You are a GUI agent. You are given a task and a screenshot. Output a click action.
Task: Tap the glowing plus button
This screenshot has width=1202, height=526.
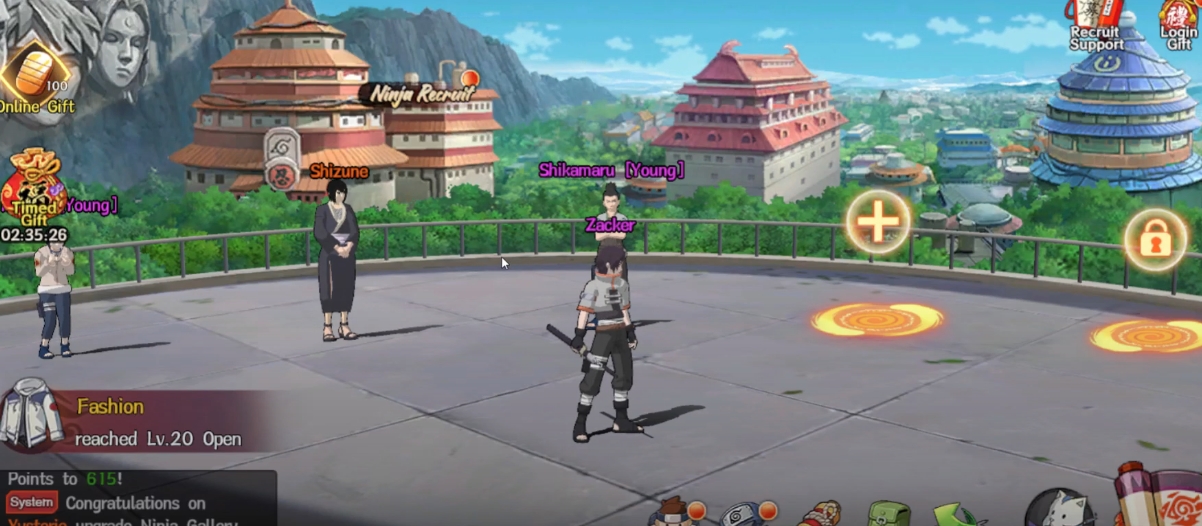tap(879, 221)
